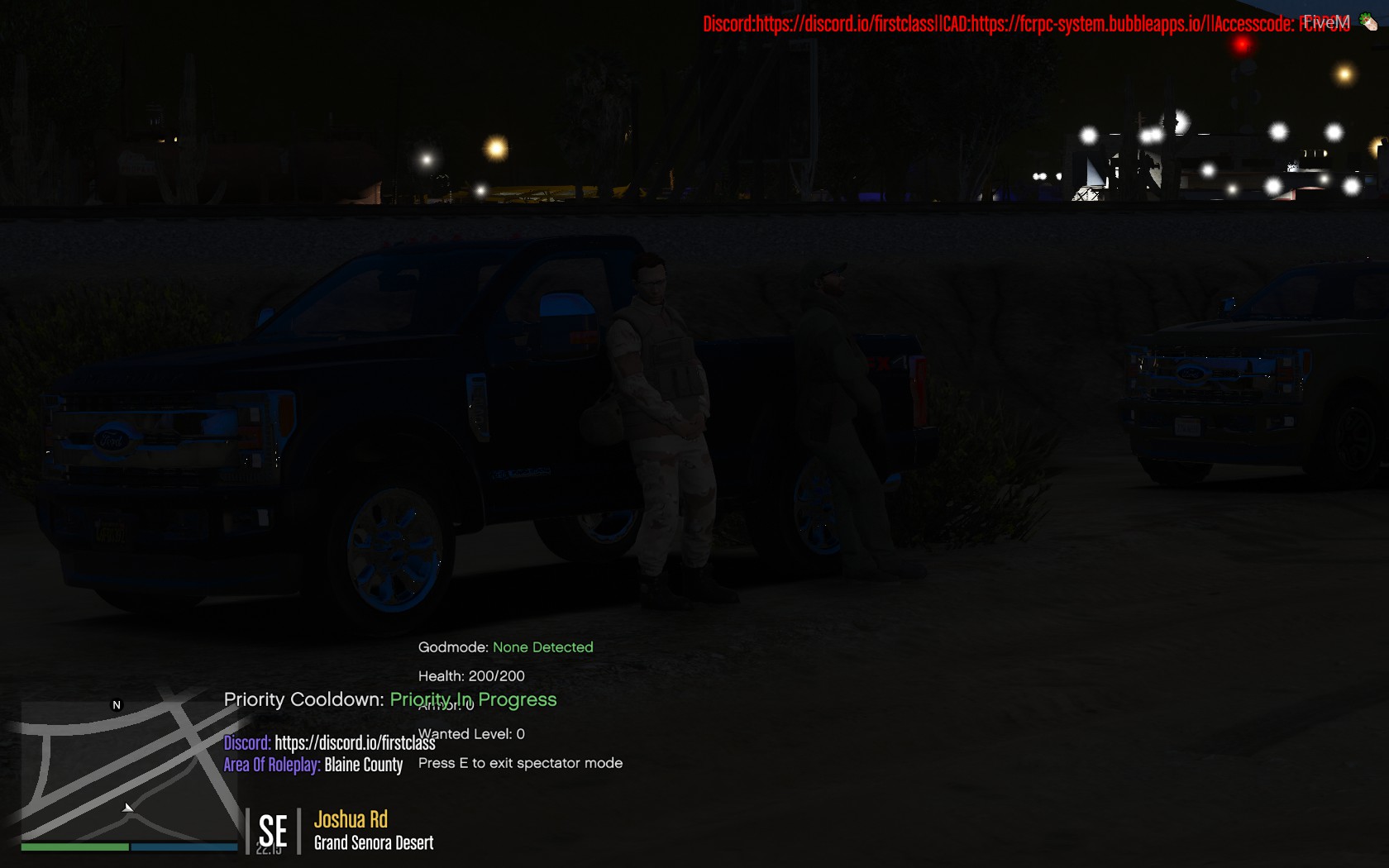
Task: Click the burrito emoji beside the FiveM logo
Action: (x=1368, y=21)
